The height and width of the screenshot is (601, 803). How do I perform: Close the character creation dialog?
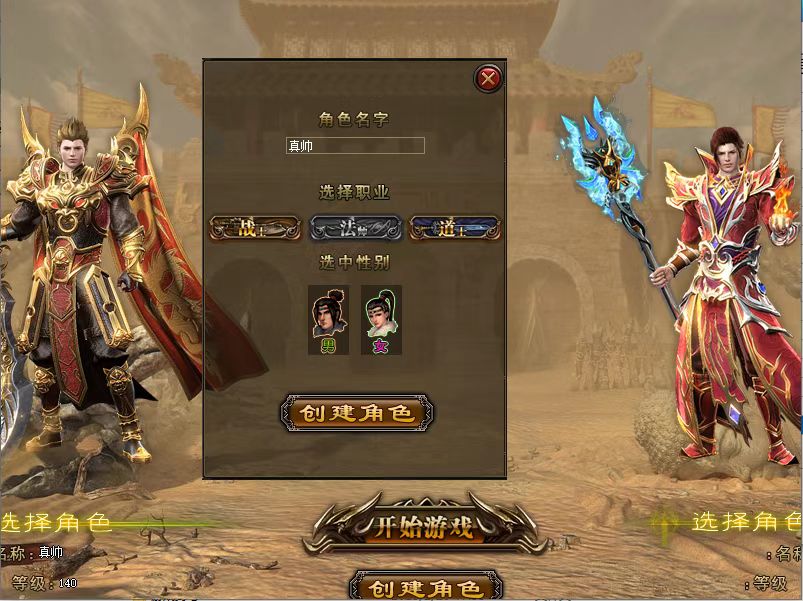pyautogui.click(x=488, y=78)
